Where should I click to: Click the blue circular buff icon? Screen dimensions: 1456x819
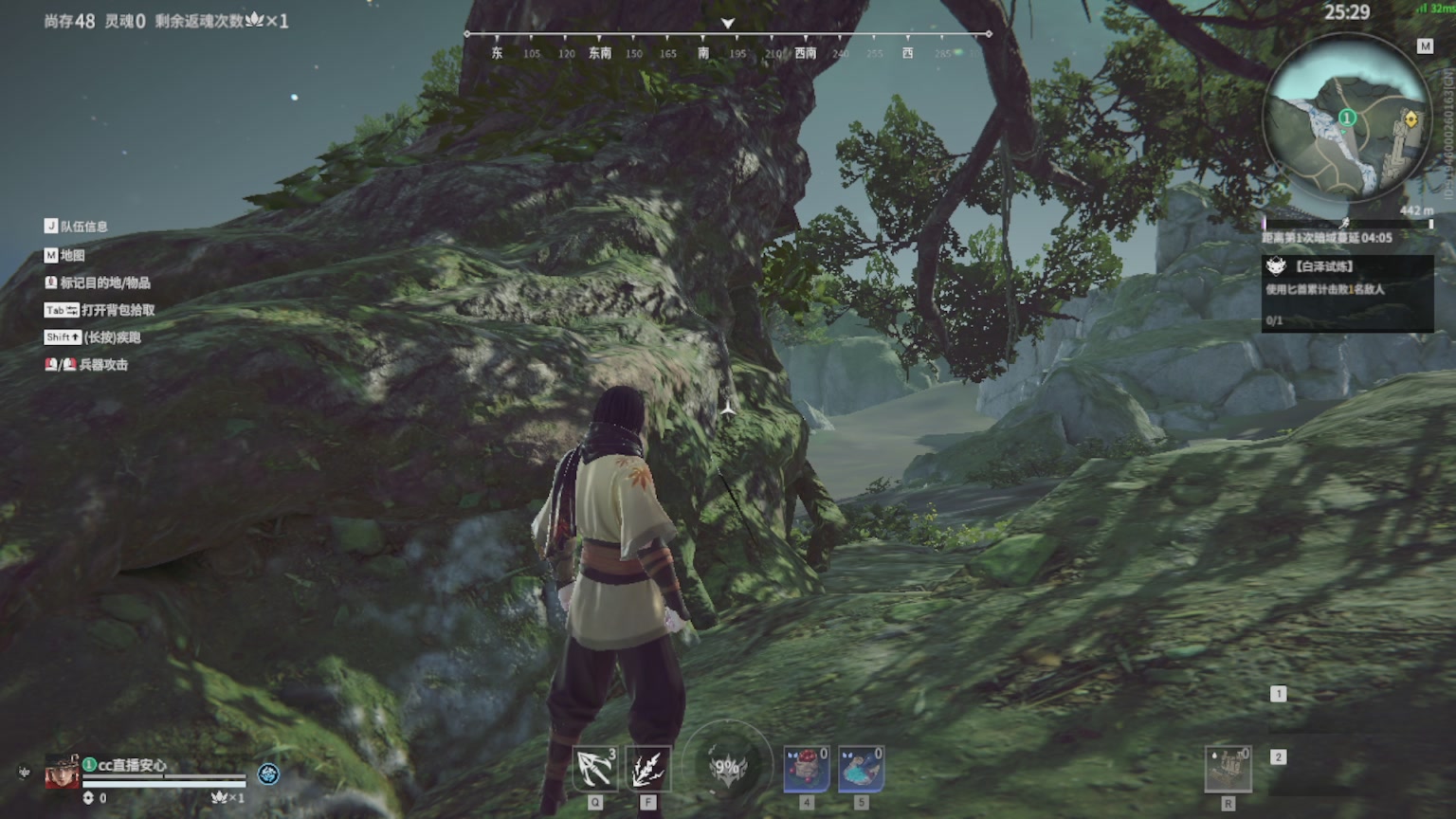coord(268,773)
